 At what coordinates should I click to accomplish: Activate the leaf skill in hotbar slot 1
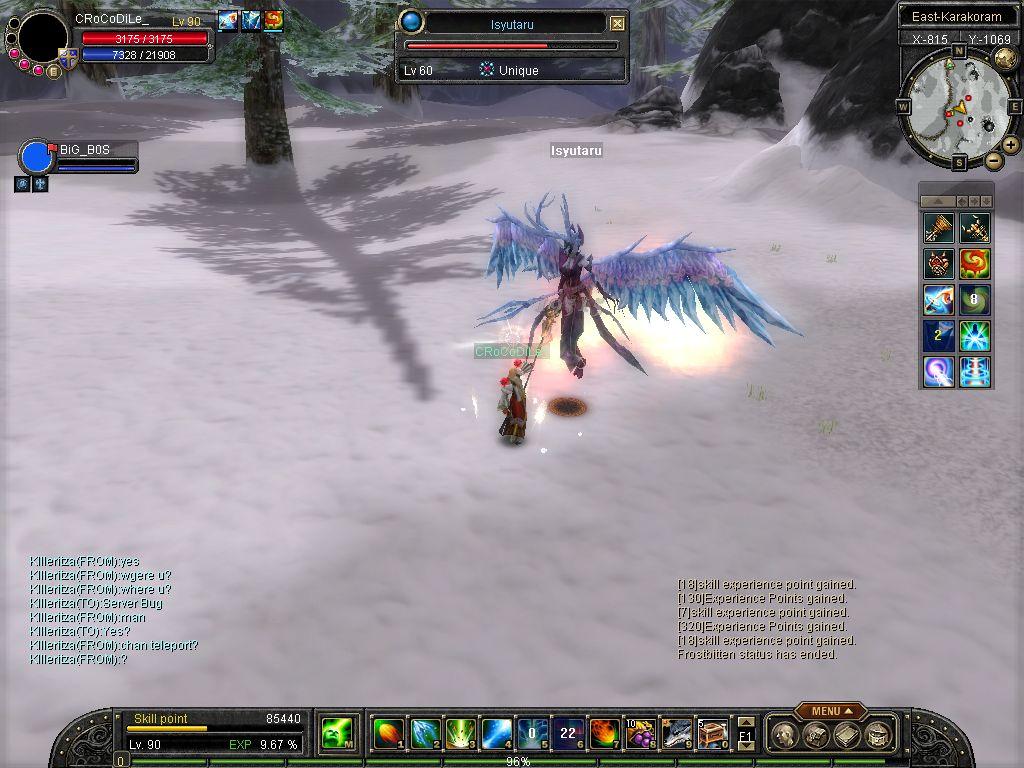pos(388,734)
